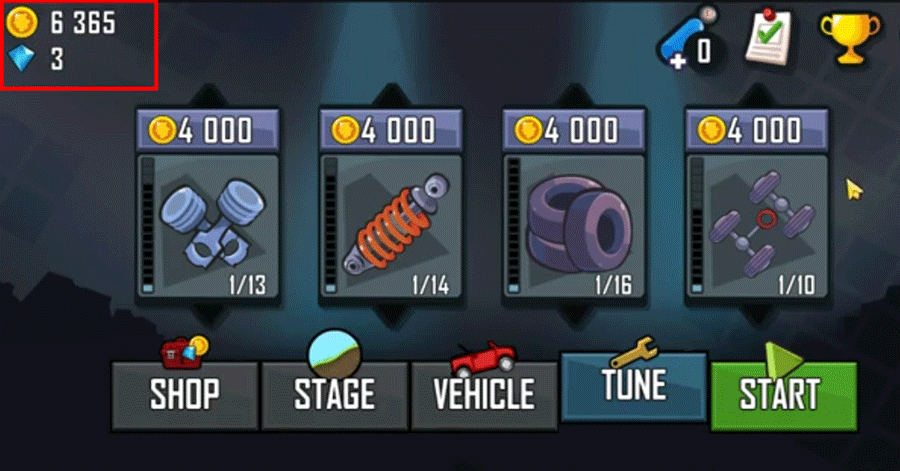Viewport: 900px width, 471px height.
Task: Open the Vehicle selection
Action: point(484,391)
